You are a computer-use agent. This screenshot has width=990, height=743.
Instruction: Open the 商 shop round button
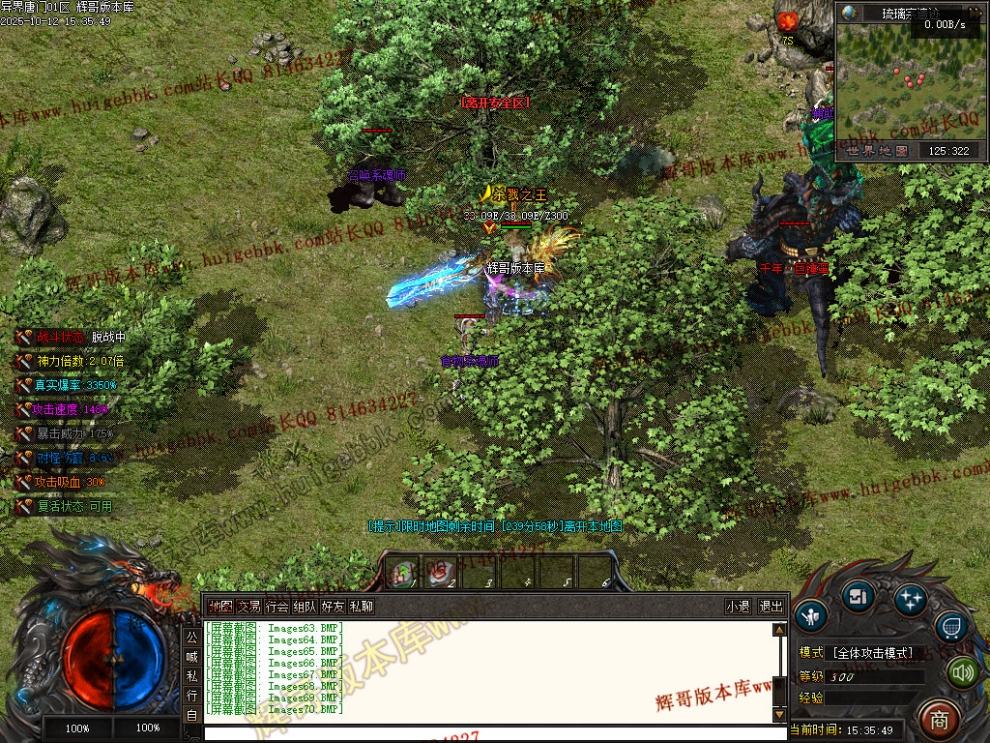[x=938, y=718]
